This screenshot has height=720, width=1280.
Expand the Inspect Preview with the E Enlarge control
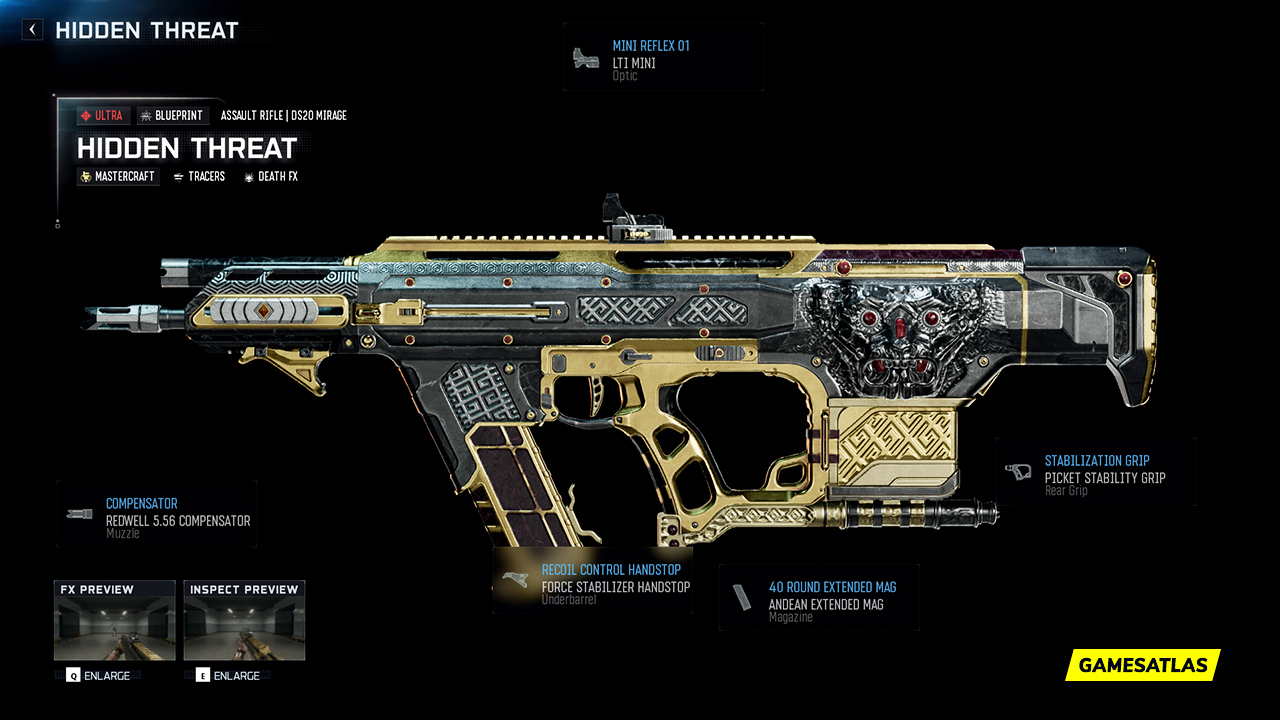coord(229,675)
